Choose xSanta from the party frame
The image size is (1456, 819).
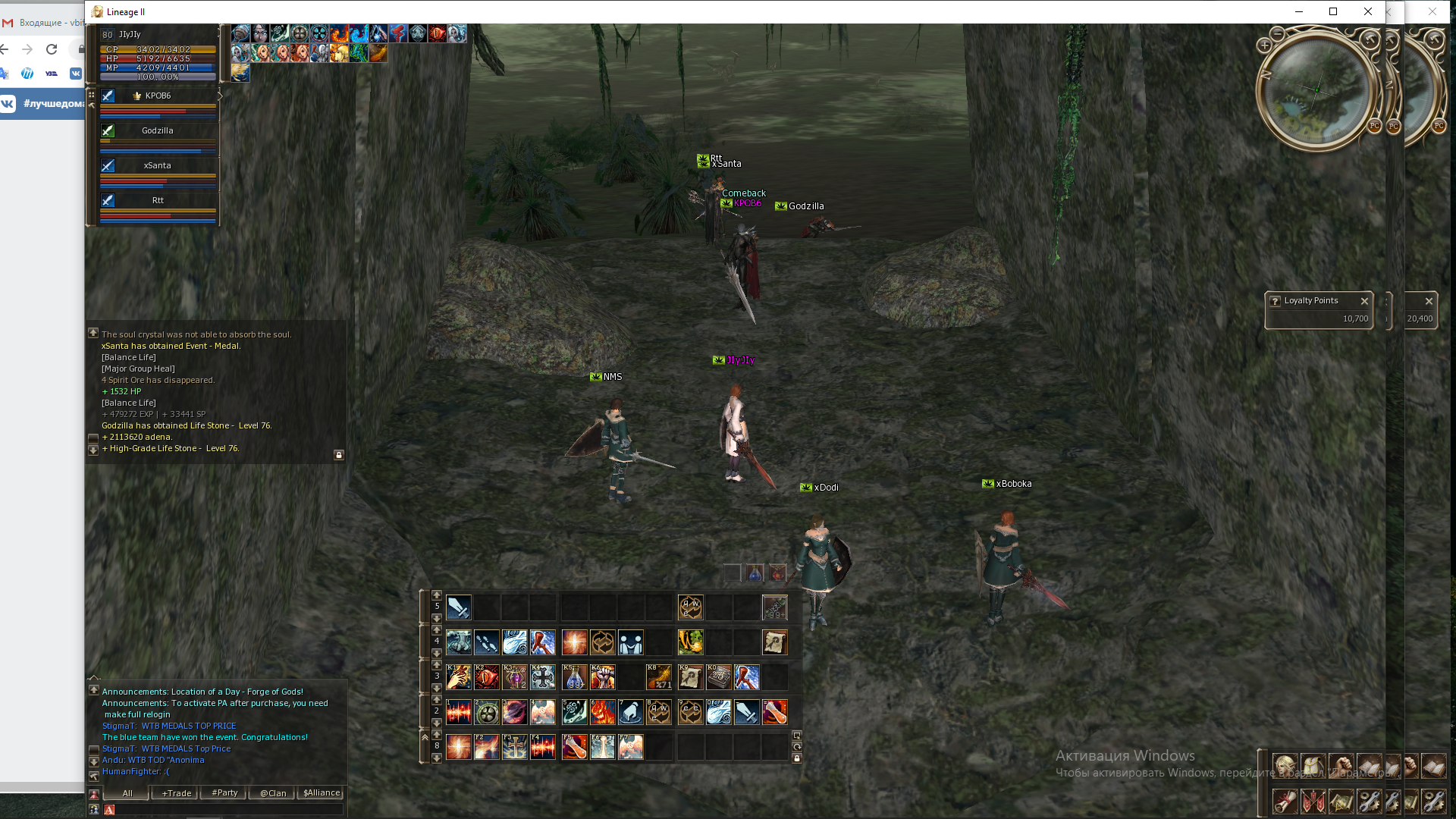click(x=158, y=166)
